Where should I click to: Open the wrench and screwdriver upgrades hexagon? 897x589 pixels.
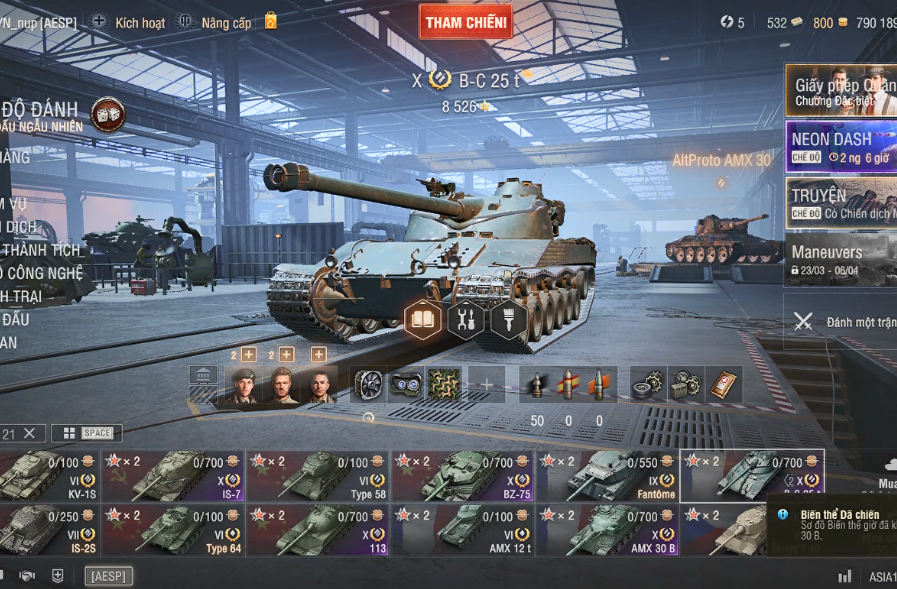465,320
